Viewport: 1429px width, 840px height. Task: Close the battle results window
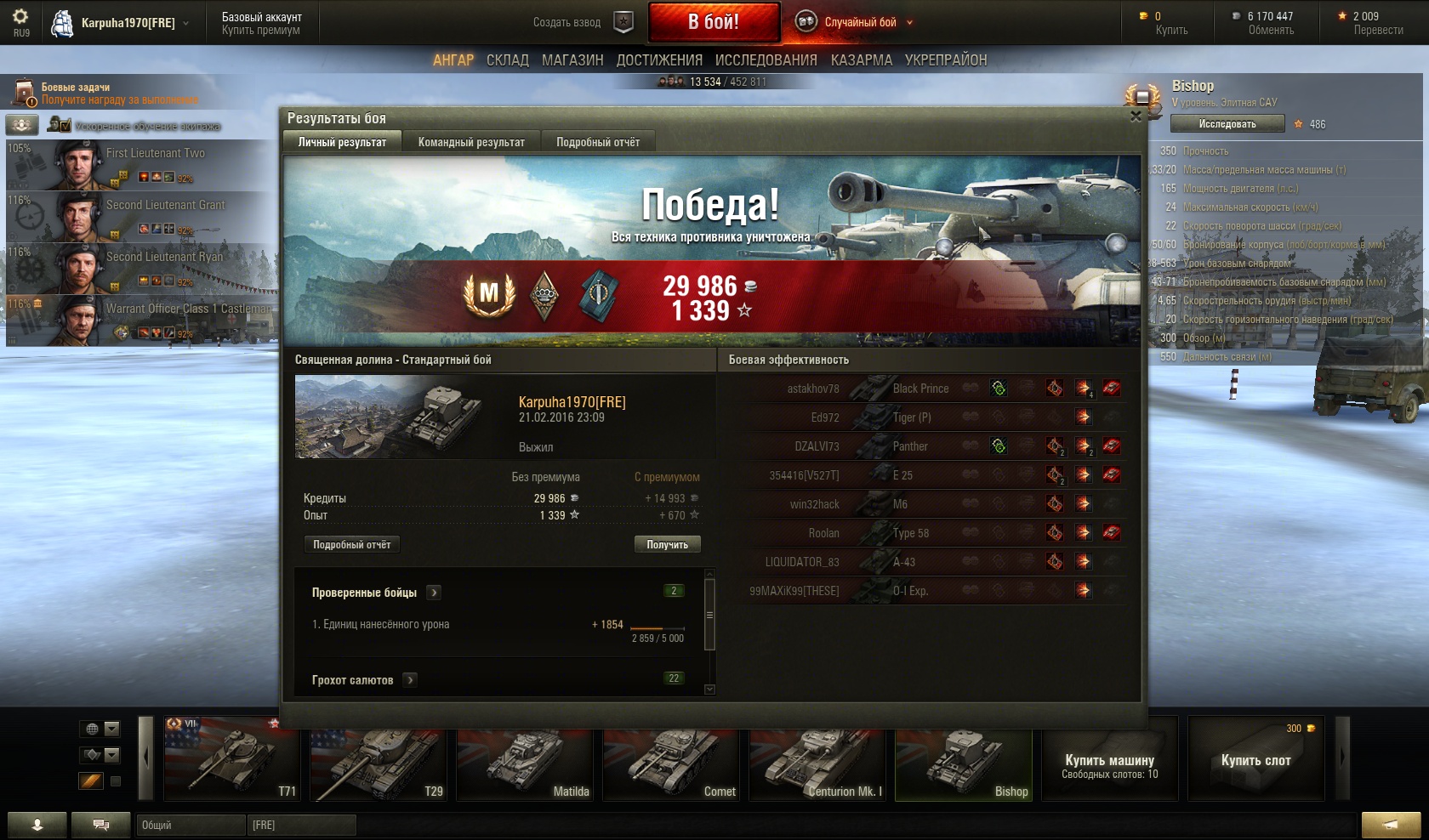click(1136, 116)
